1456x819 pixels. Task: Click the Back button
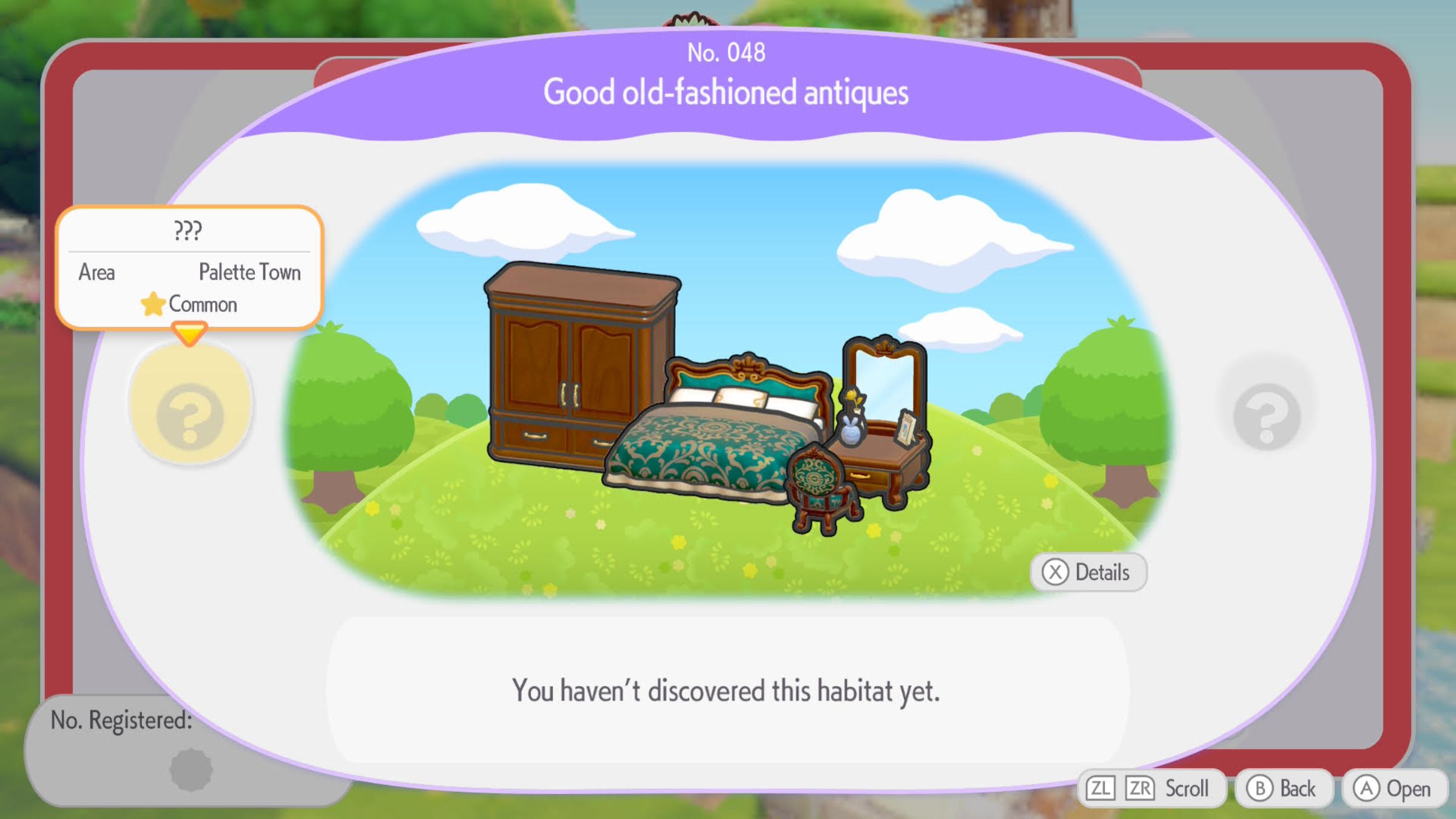(x=1284, y=789)
